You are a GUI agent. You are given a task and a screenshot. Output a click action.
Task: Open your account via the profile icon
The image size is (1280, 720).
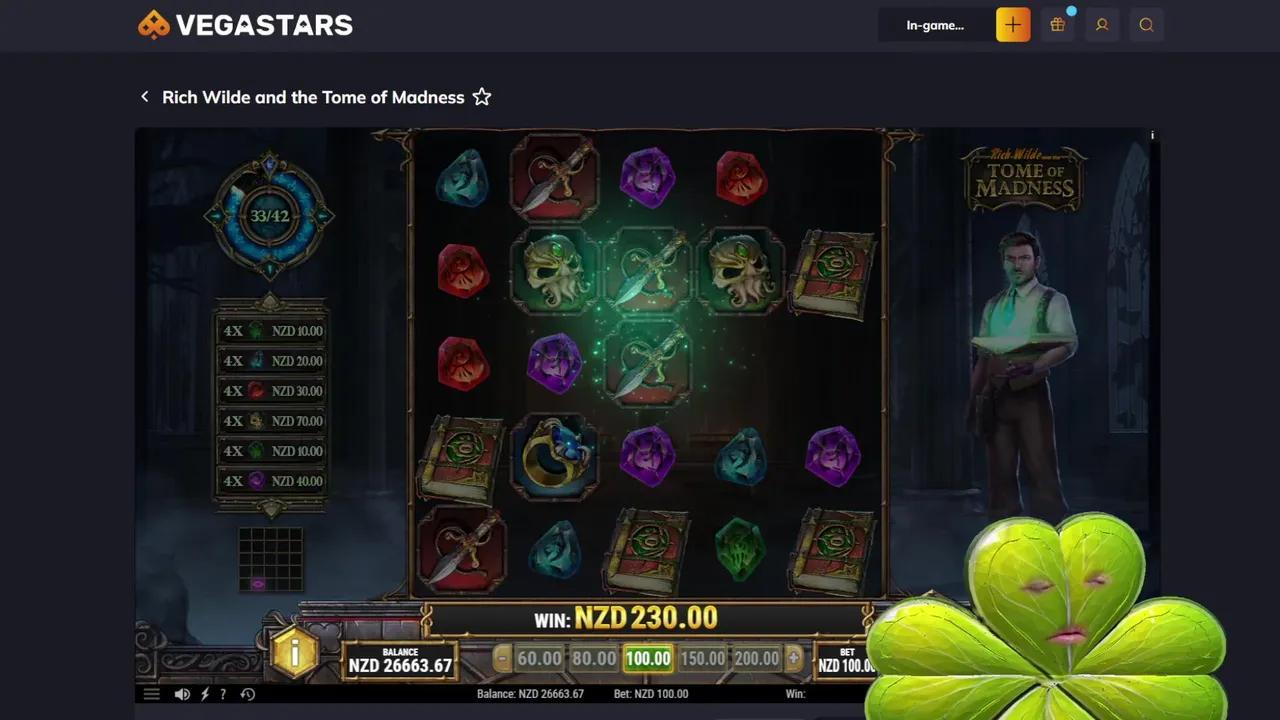click(1102, 25)
